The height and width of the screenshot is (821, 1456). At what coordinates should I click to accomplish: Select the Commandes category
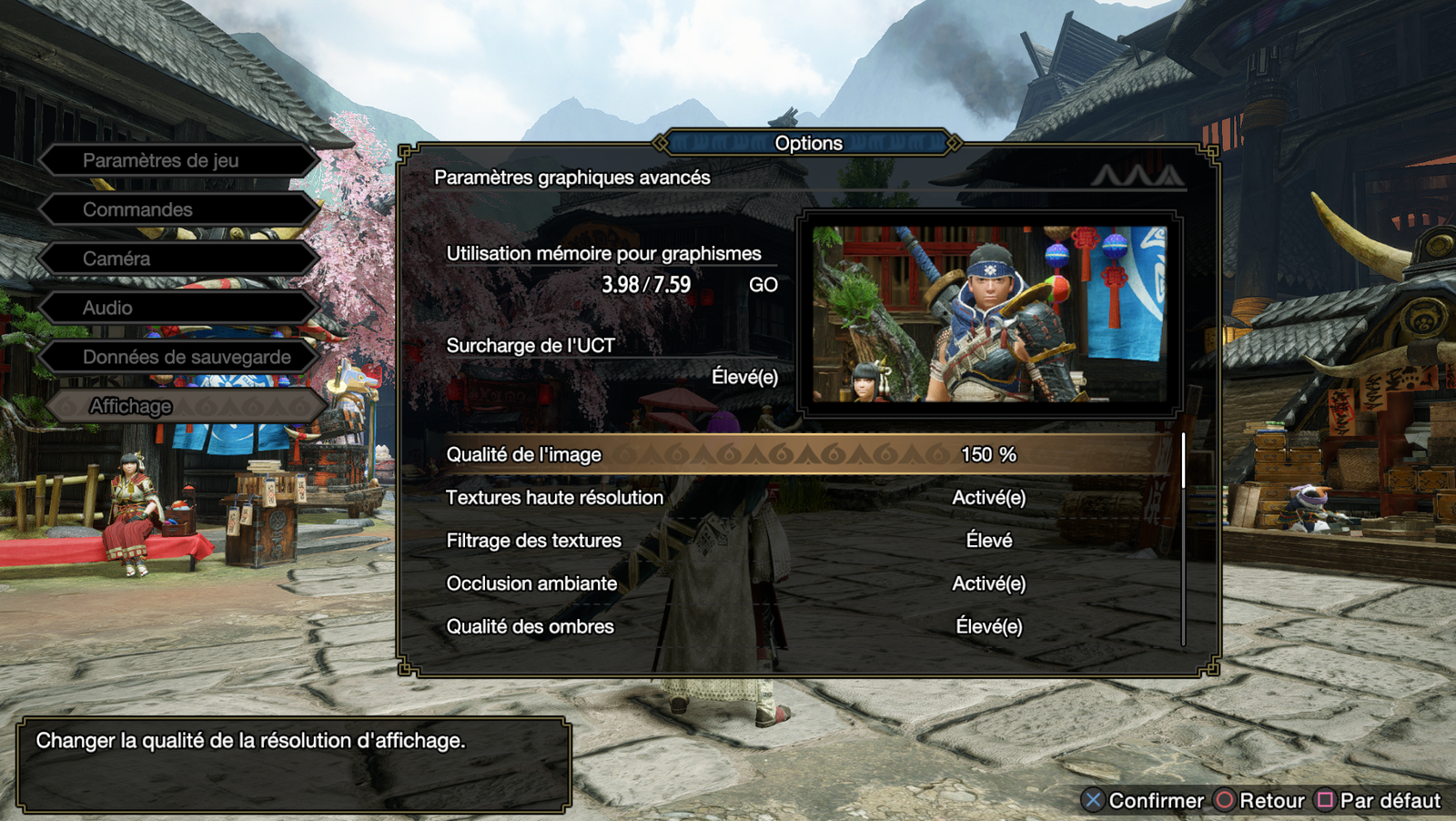coord(177,209)
